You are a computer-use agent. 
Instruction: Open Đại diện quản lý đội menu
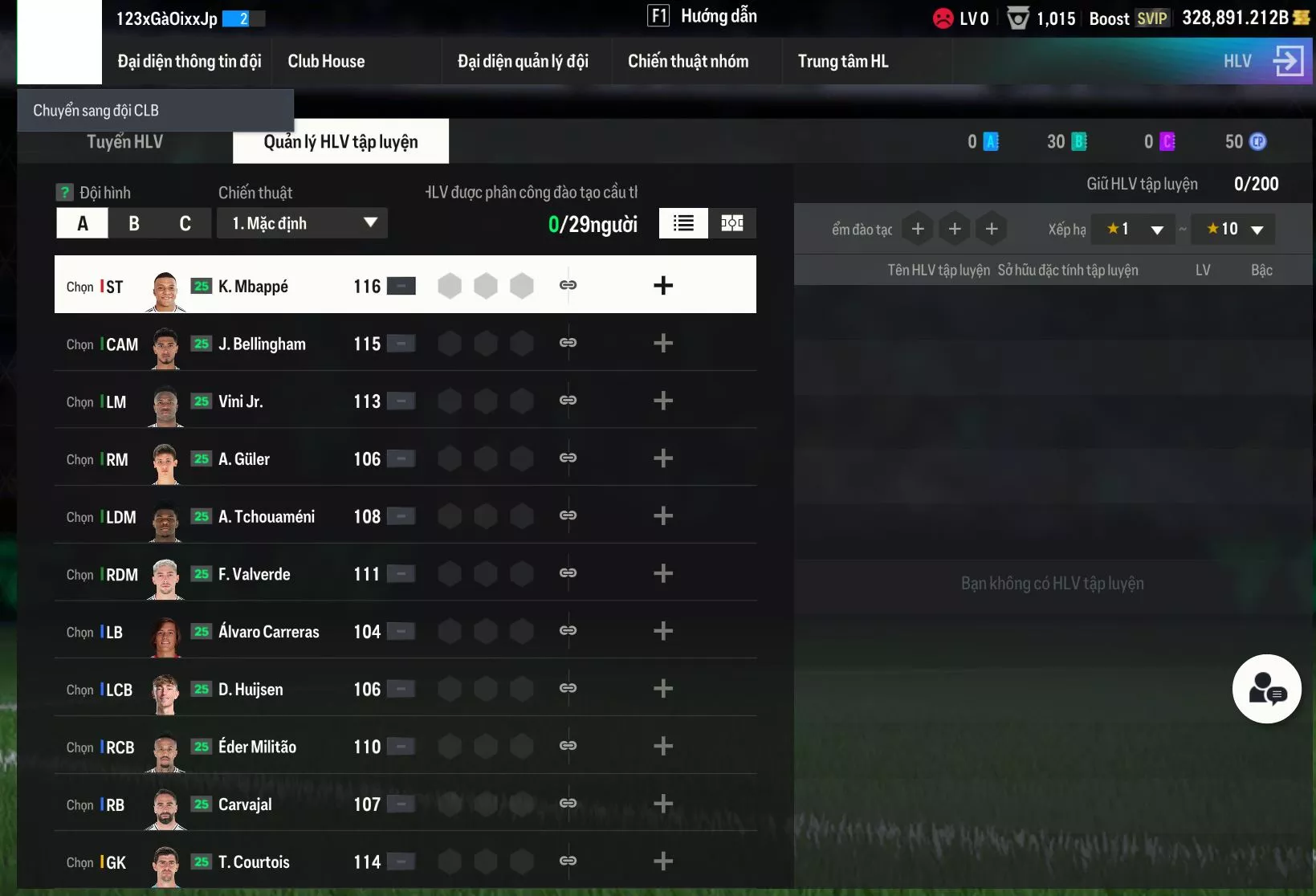point(523,62)
